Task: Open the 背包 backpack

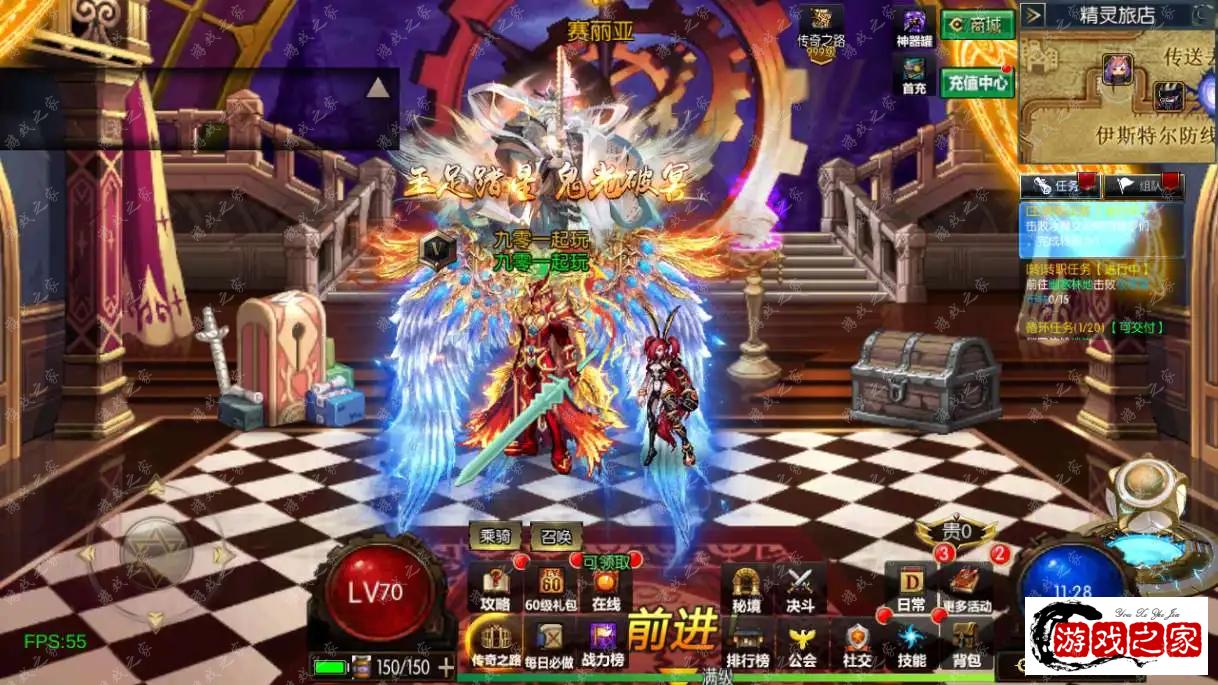Action: point(966,645)
